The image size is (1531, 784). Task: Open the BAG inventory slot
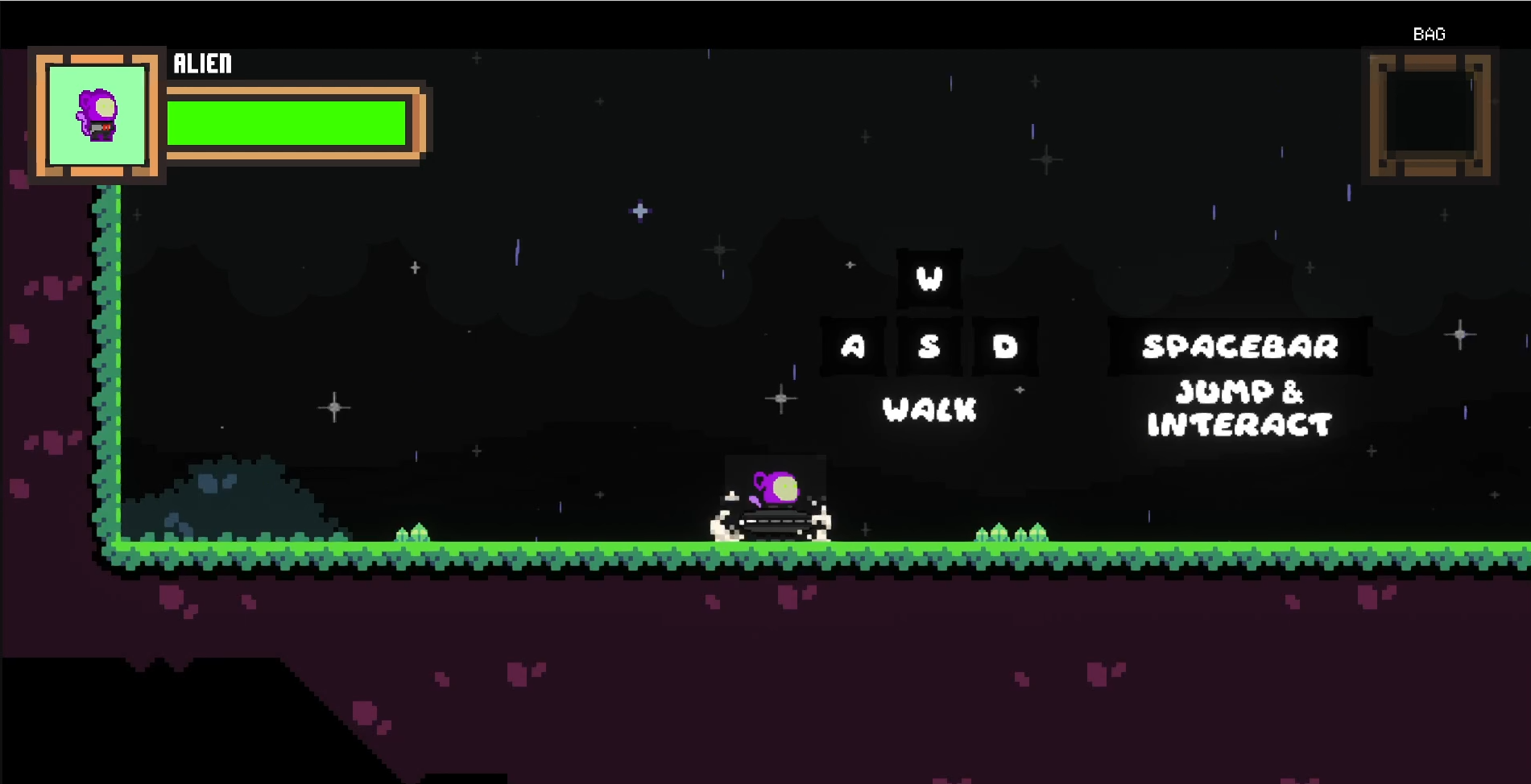tap(1430, 115)
